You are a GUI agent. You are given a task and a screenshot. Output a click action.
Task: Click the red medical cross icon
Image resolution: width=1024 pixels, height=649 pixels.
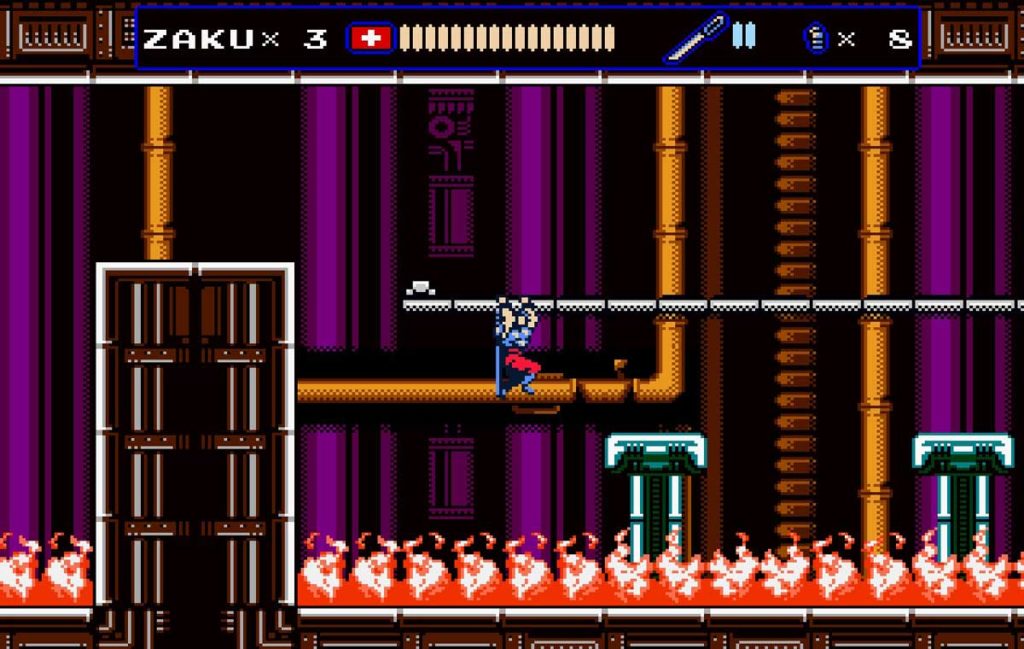(x=370, y=38)
